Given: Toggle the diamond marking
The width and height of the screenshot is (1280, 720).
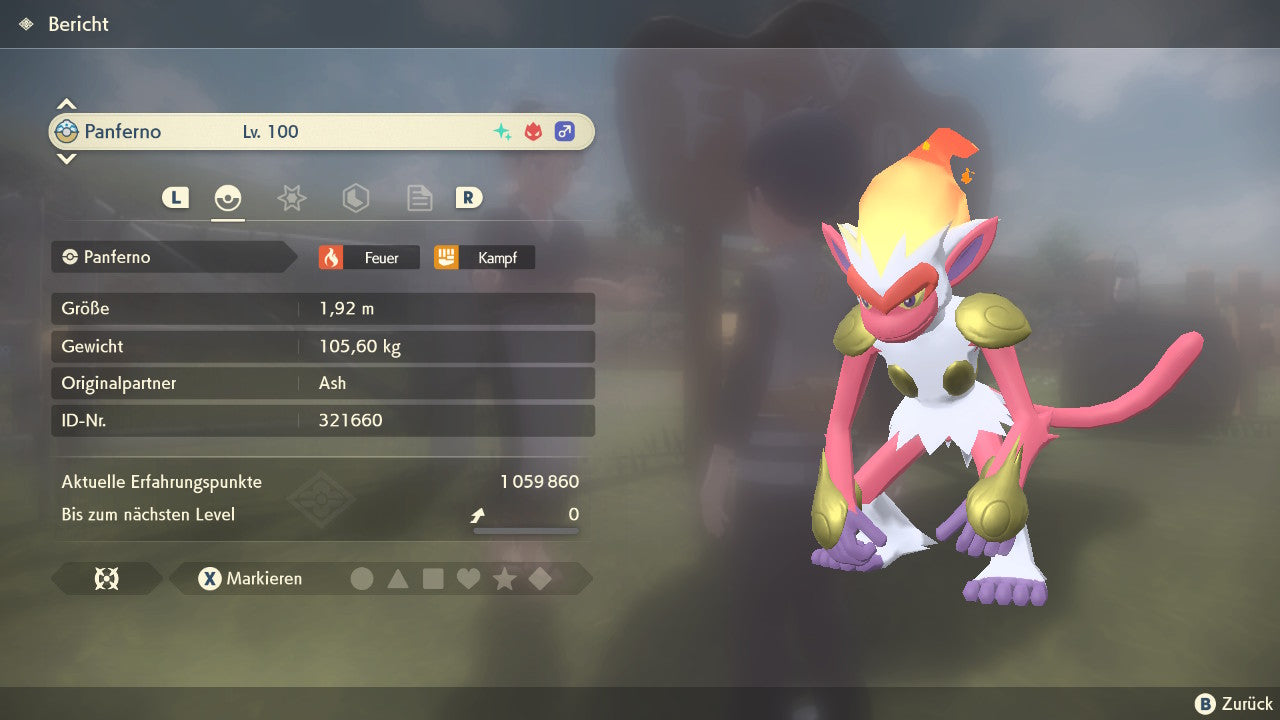Looking at the screenshot, I should 540,578.
